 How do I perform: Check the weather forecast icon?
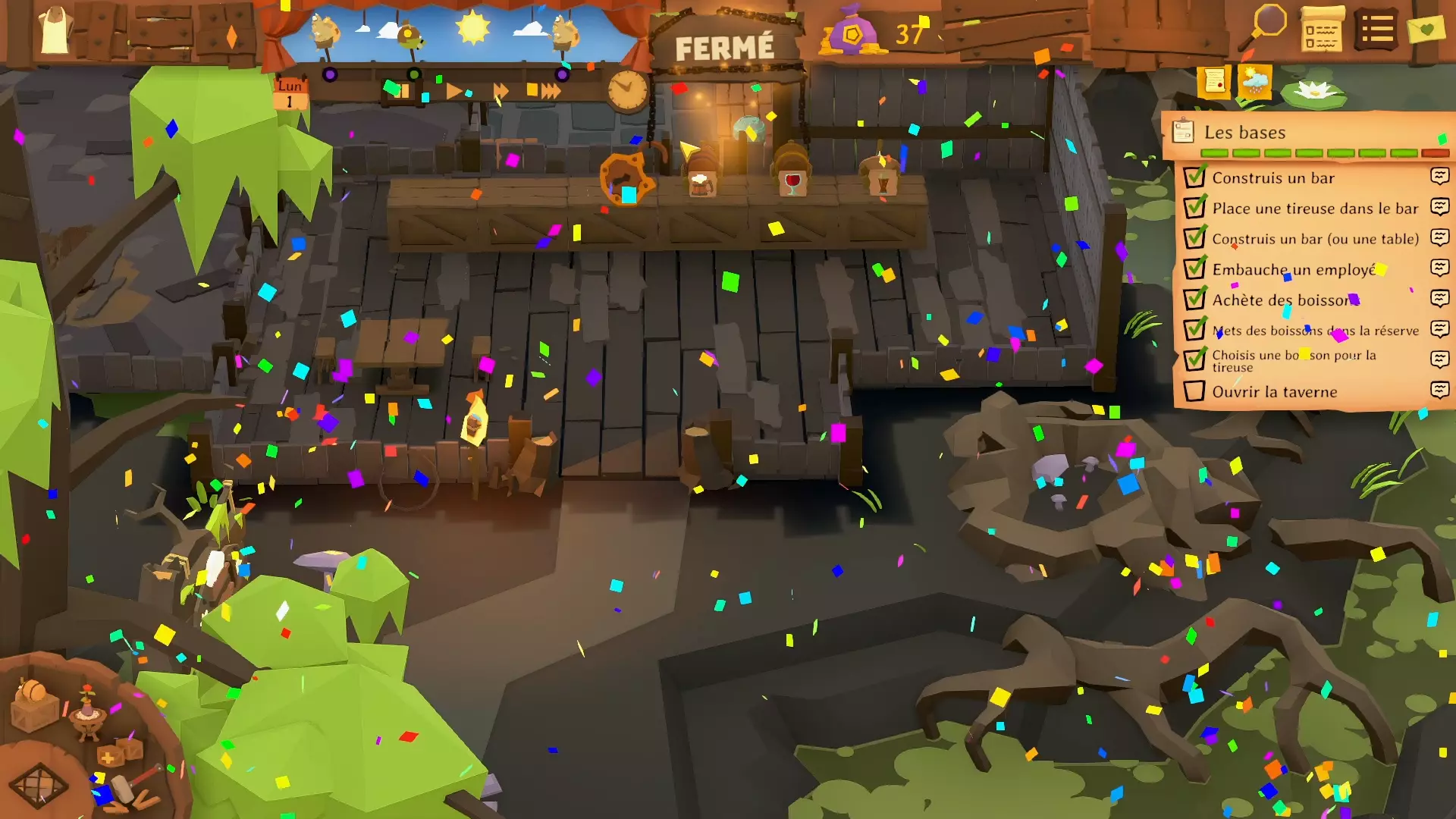1254,80
